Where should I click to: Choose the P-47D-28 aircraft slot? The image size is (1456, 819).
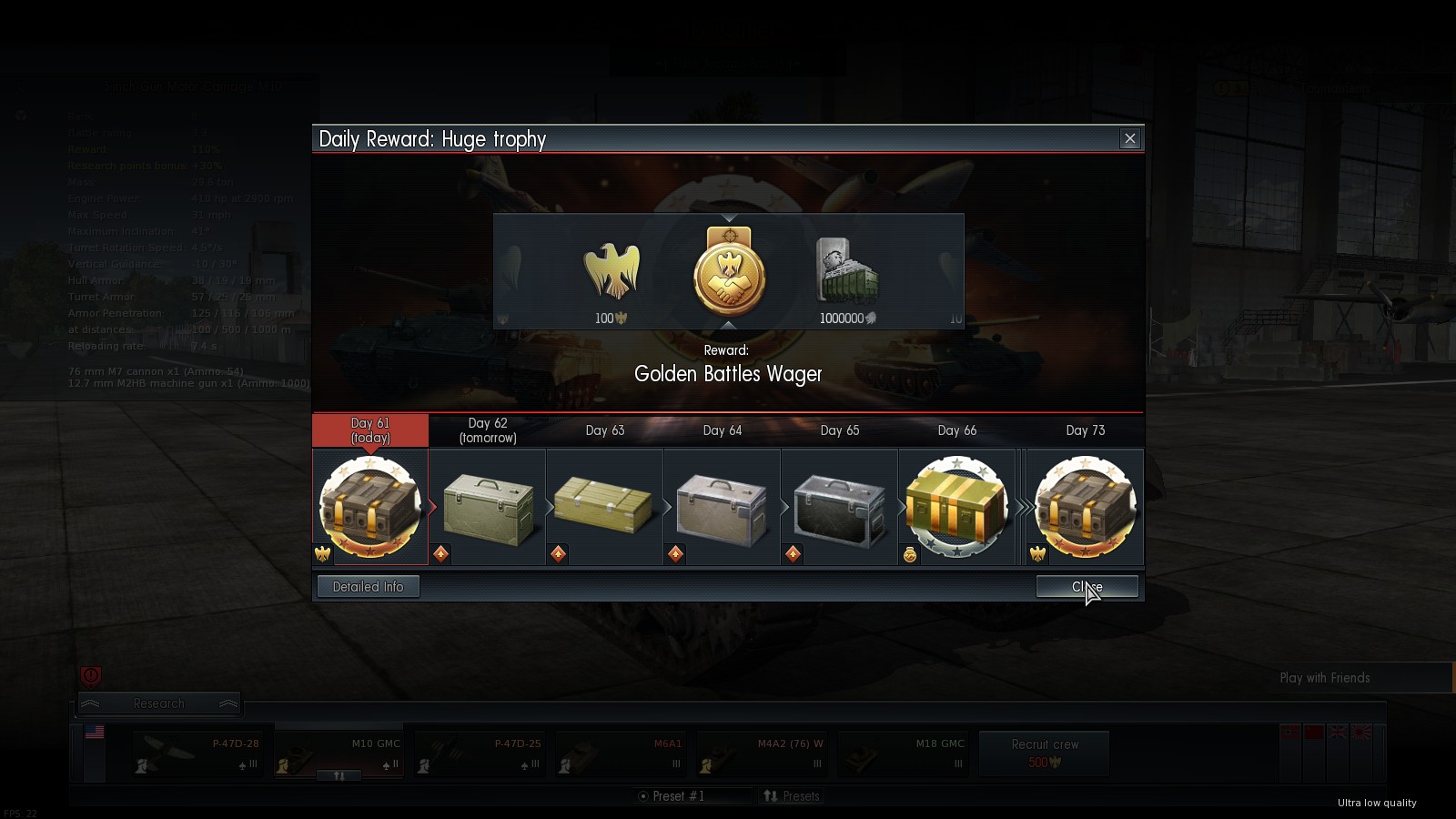pos(197,754)
